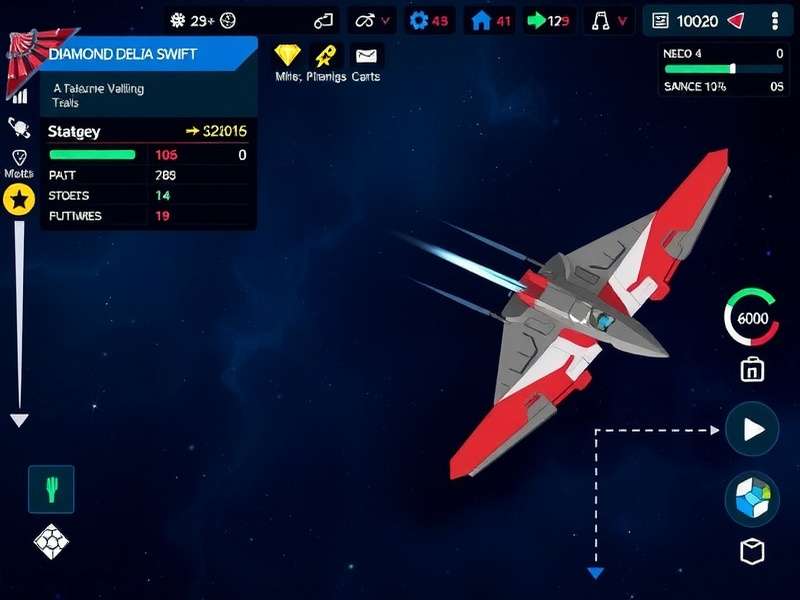Click the white hexagon gem icon
800x600 pixels.
(x=51, y=542)
